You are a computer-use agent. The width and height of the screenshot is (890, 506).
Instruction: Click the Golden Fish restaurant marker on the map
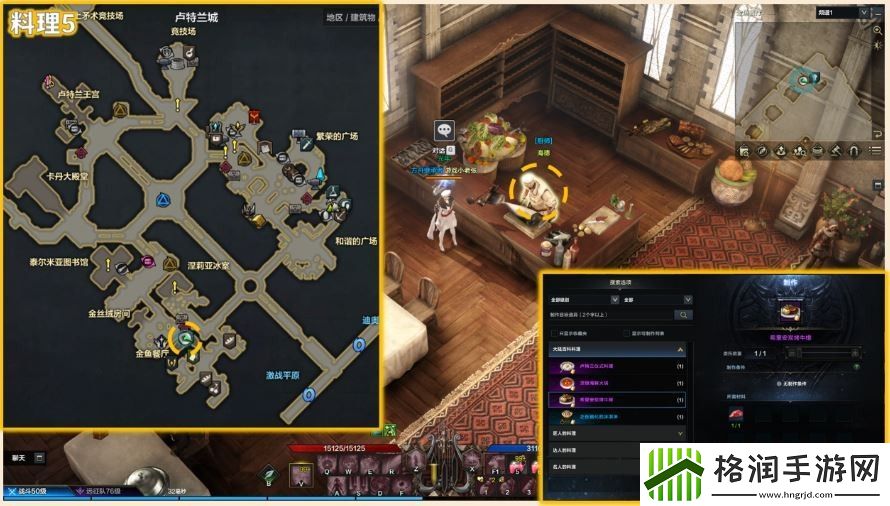[184, 341]
